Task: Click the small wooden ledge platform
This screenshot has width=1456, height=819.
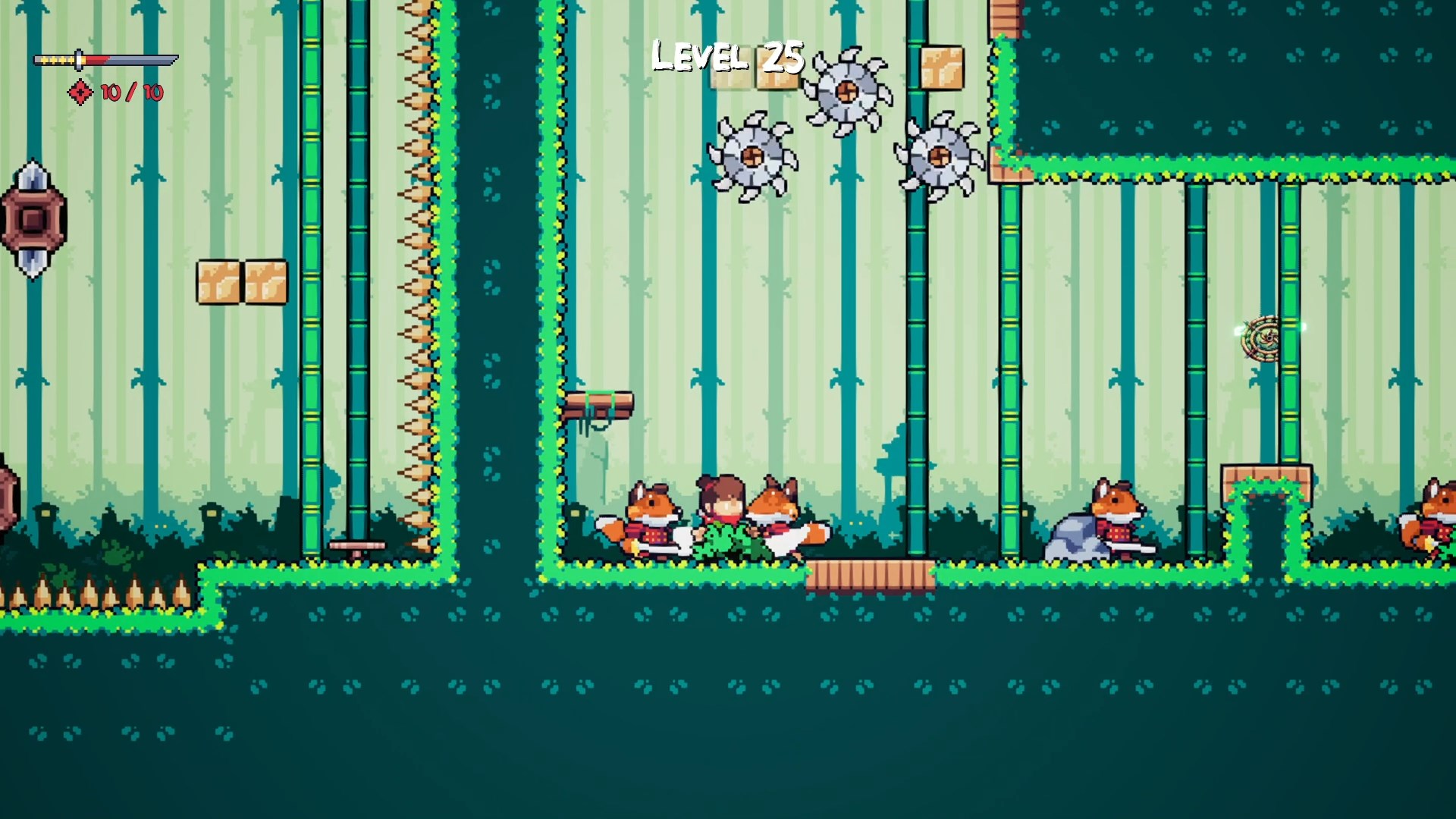Action: tap(599, 404)
